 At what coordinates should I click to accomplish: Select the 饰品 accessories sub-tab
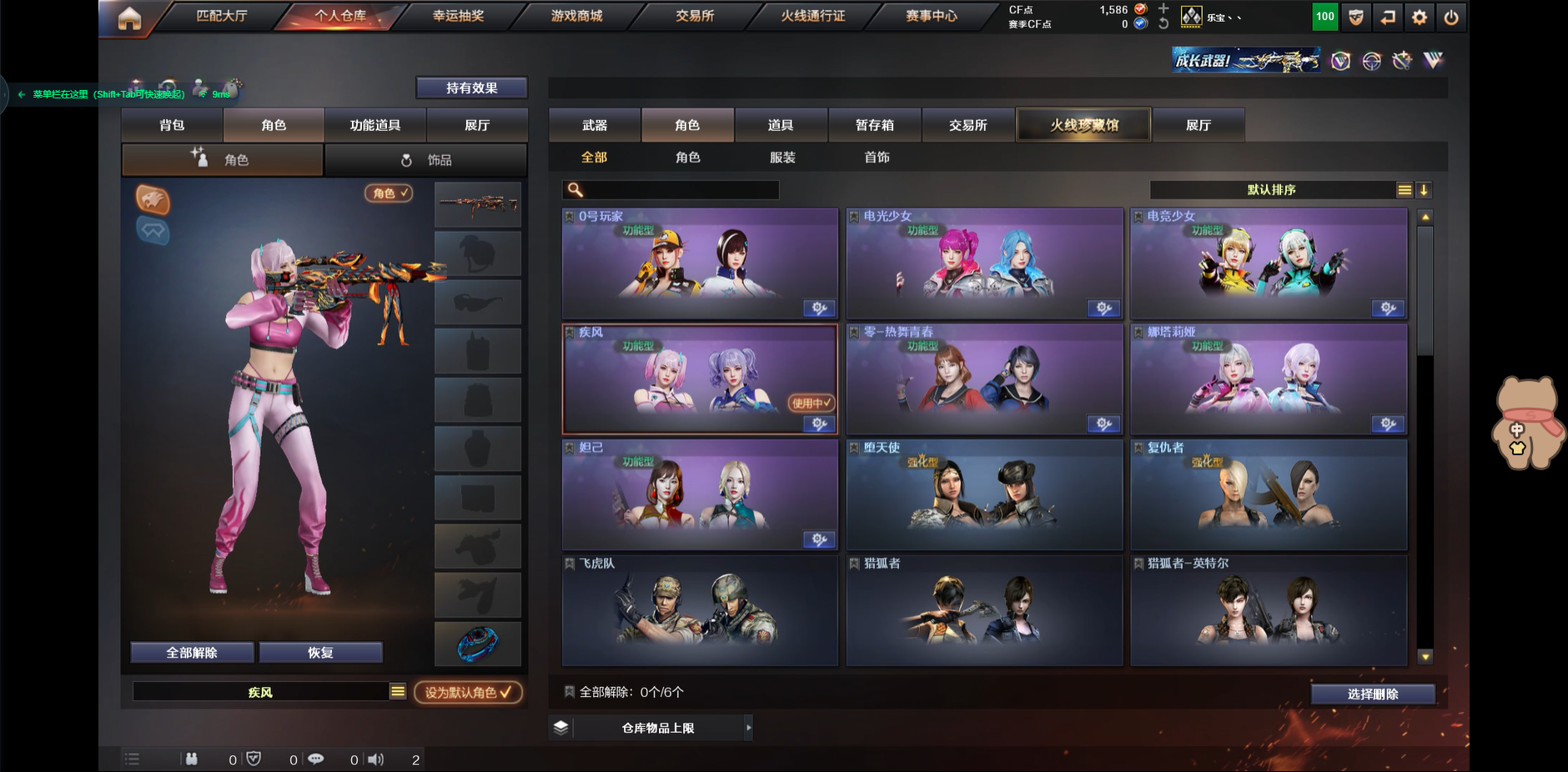pyautogui.click(x=425, y=160)
